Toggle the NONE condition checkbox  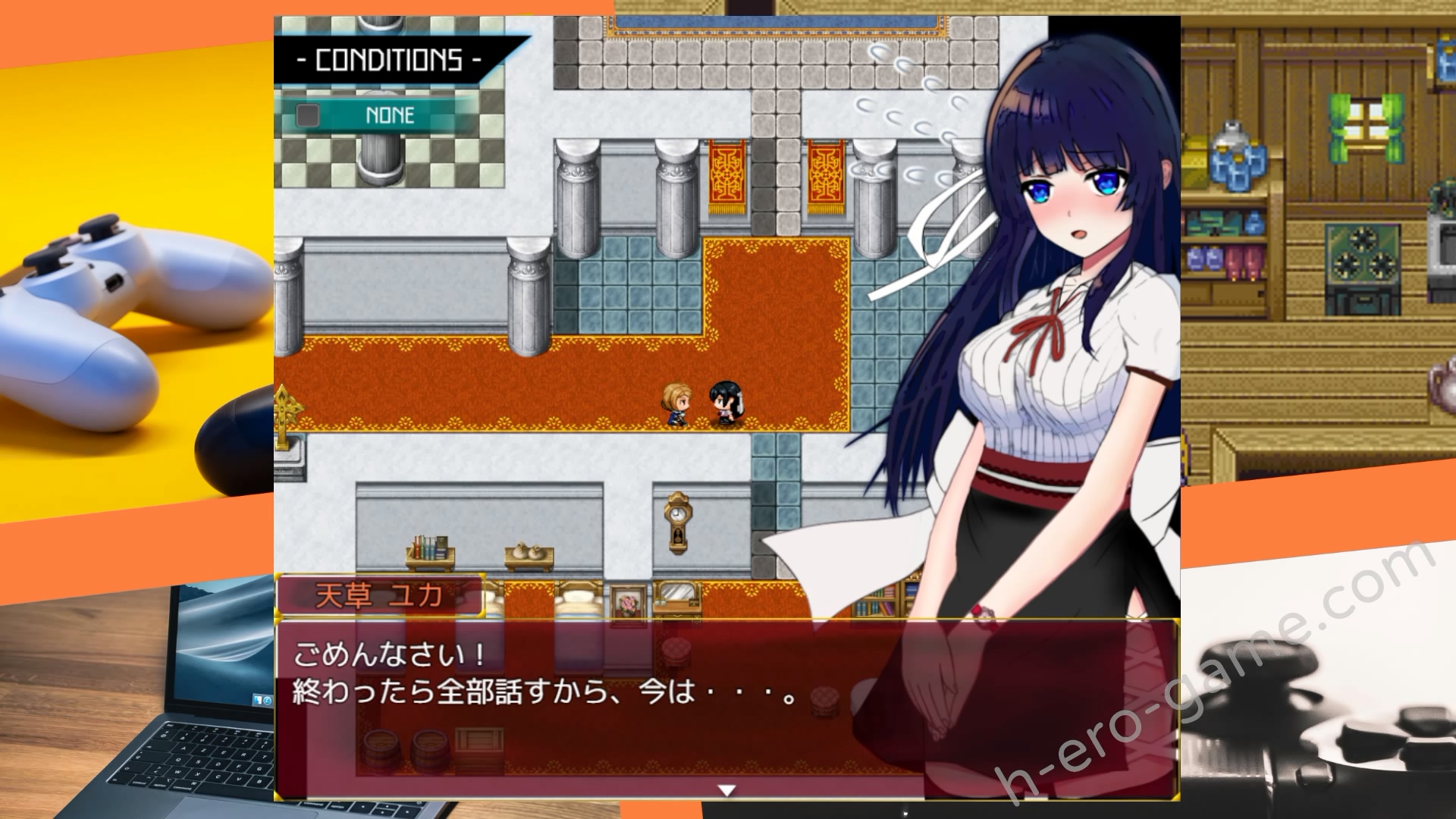[x=306, y=115]
